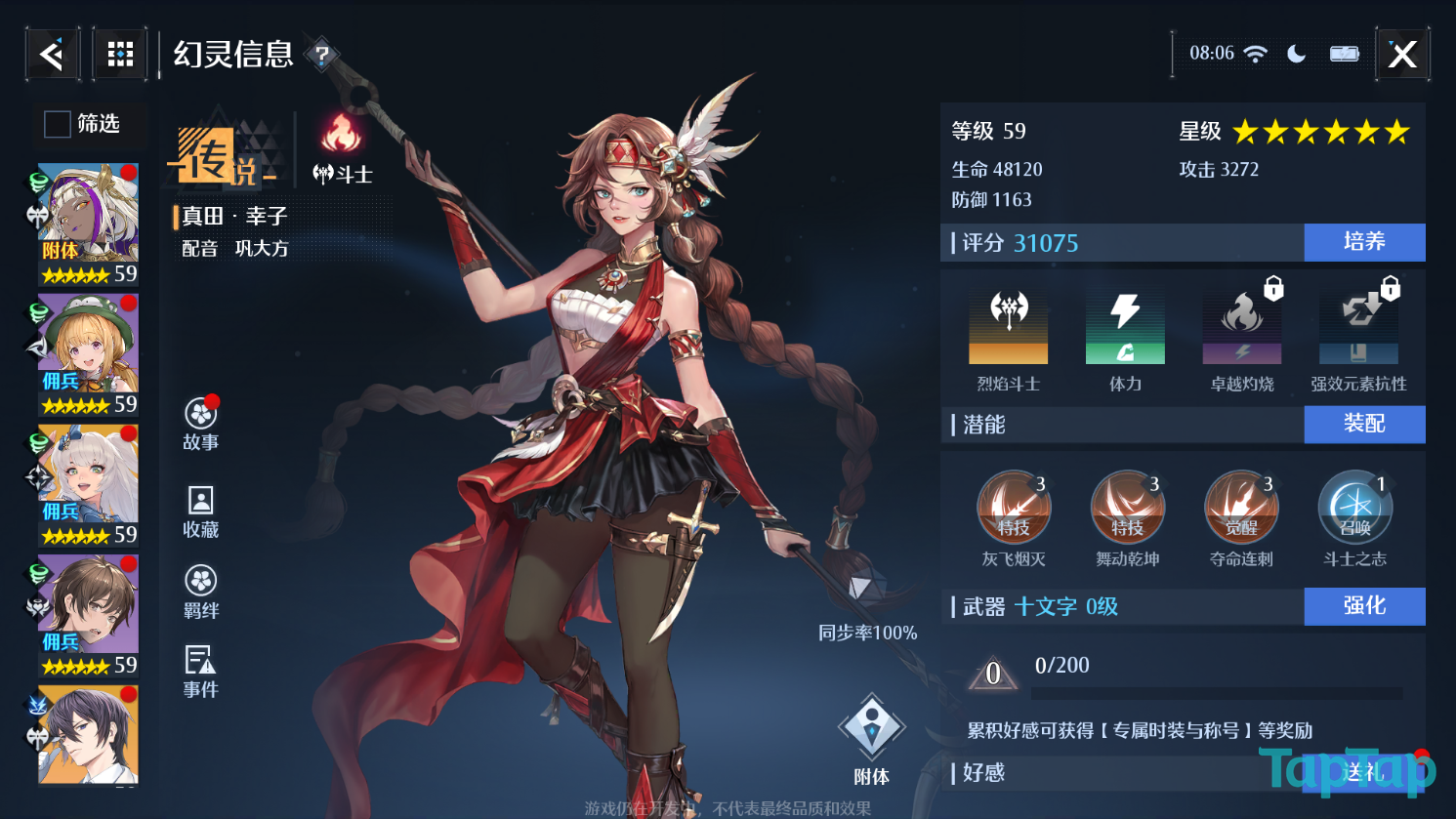Select the white-haired mercenary portrait
1456x819 pixels.
point(88,484)
